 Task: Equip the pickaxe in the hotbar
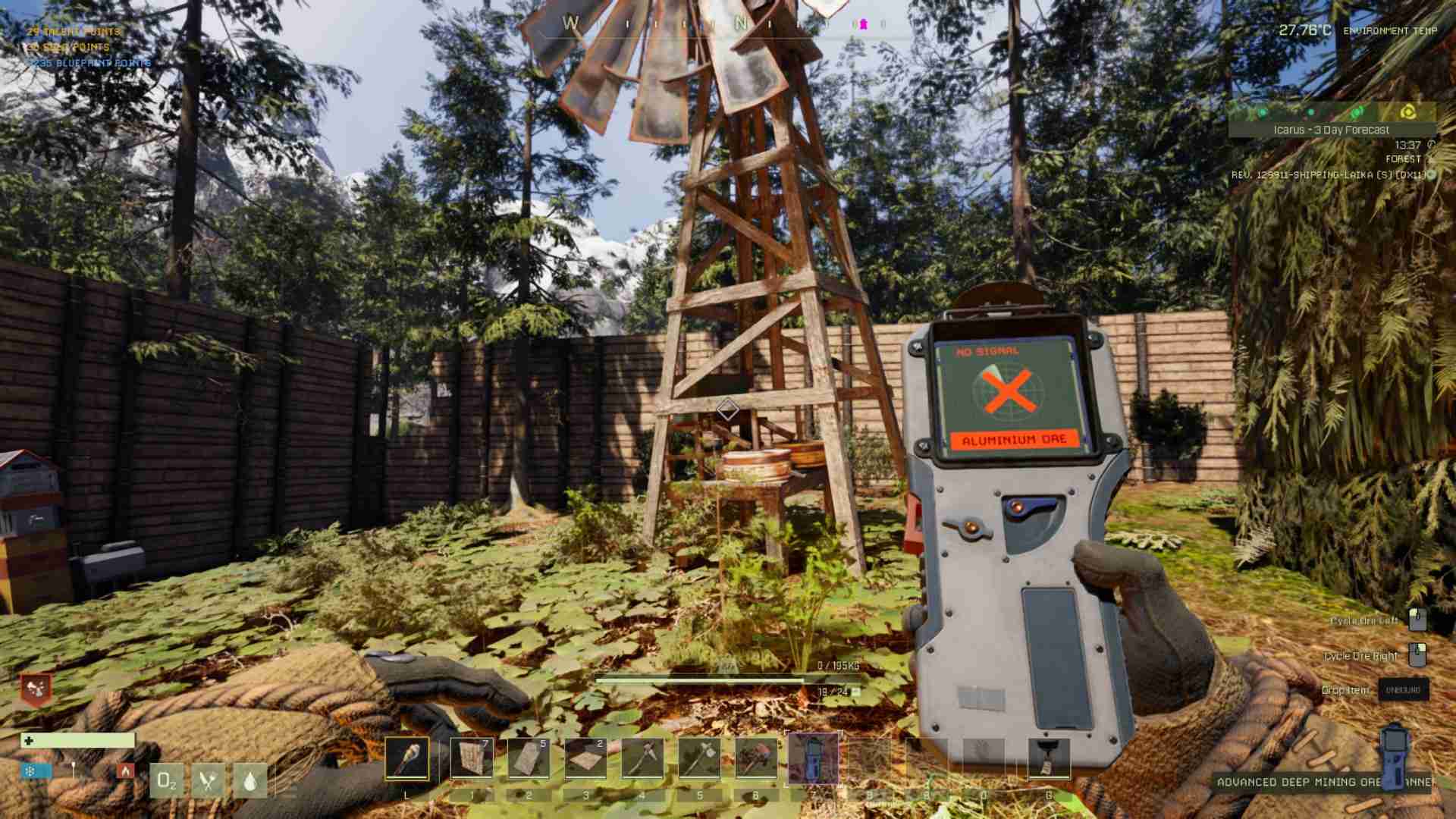click(x=642, y=758)
